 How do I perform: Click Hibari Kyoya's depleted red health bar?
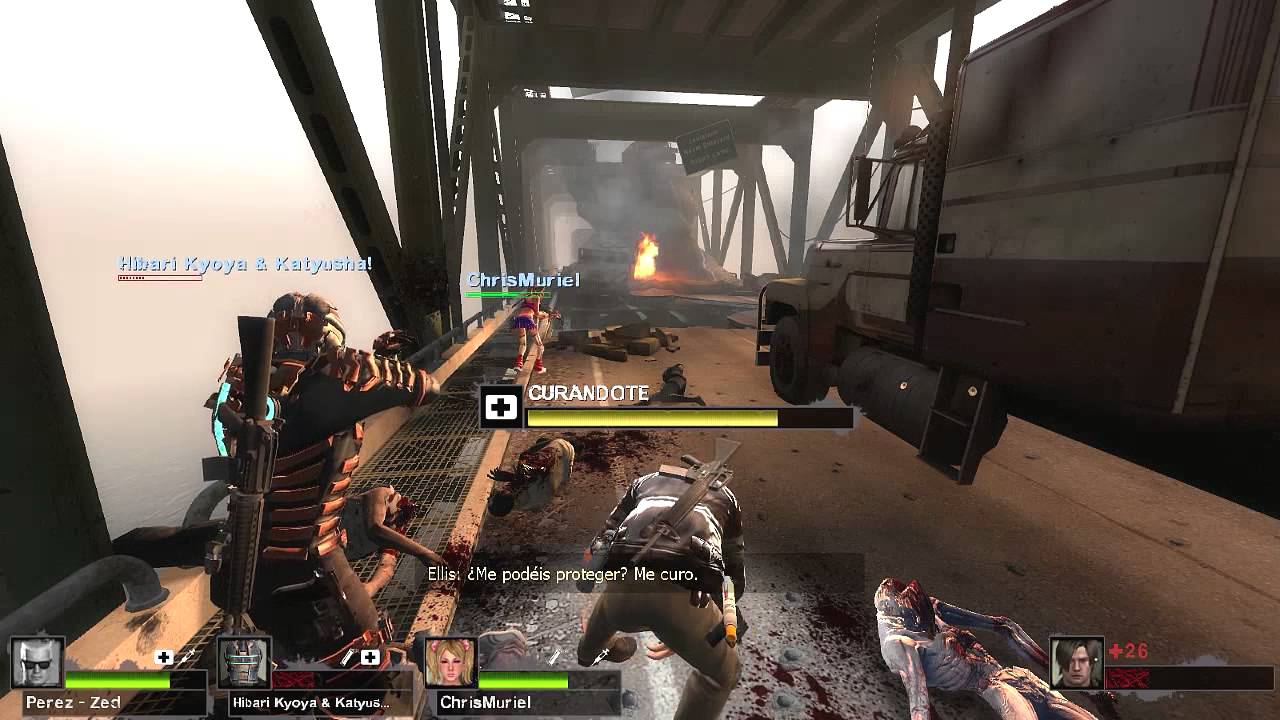click(297, 680)
